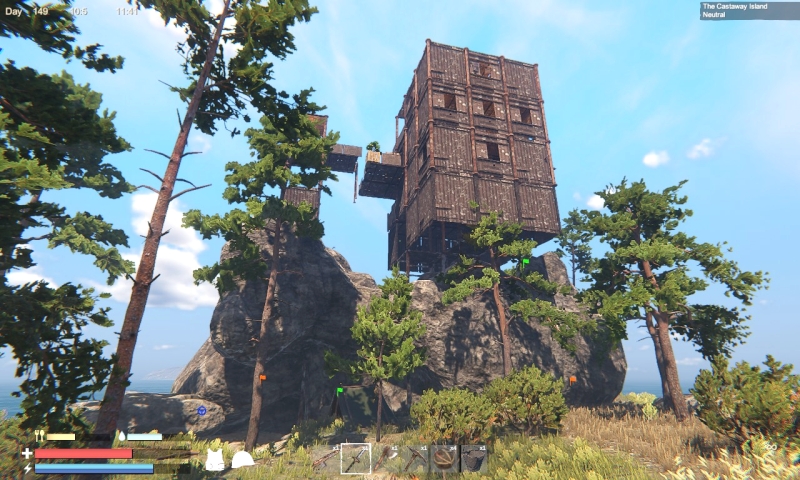800x480 pixels.
Task: Select the round wrapped ball item slot
Action: click(x=444, y=459)
